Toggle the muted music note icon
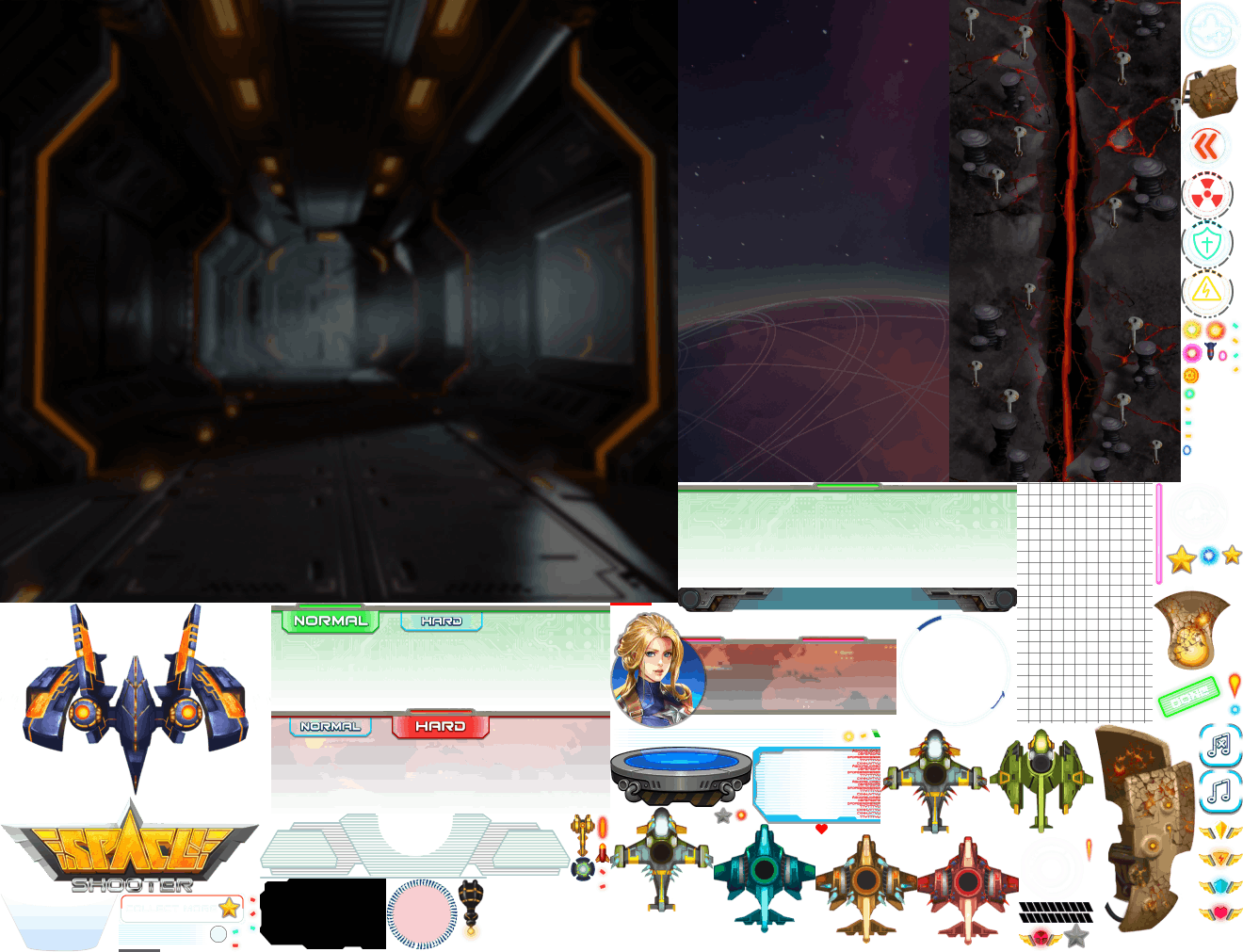The height and width of the screenshot is (952, 1243). (1219, 745)
